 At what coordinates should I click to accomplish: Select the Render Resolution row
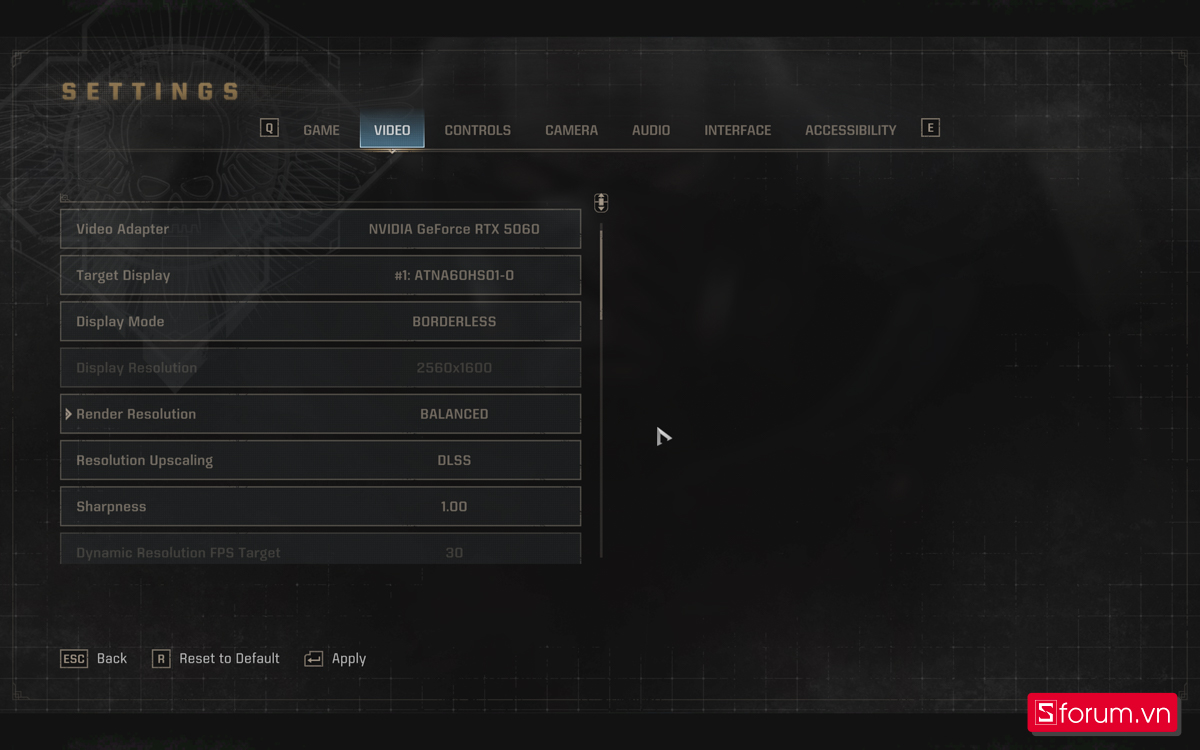320,414
